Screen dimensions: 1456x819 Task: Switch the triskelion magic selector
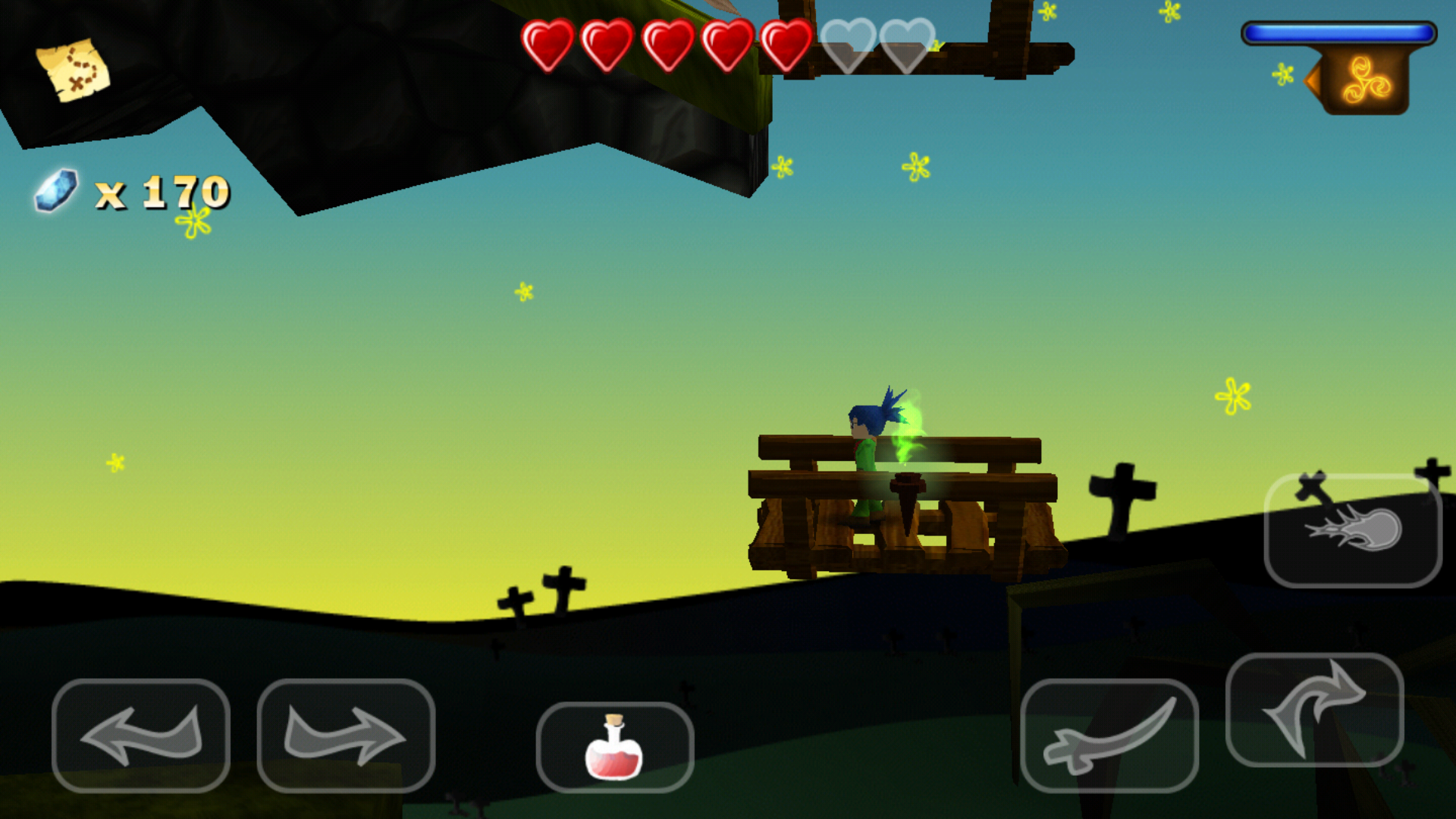(x=1363, y=80)
